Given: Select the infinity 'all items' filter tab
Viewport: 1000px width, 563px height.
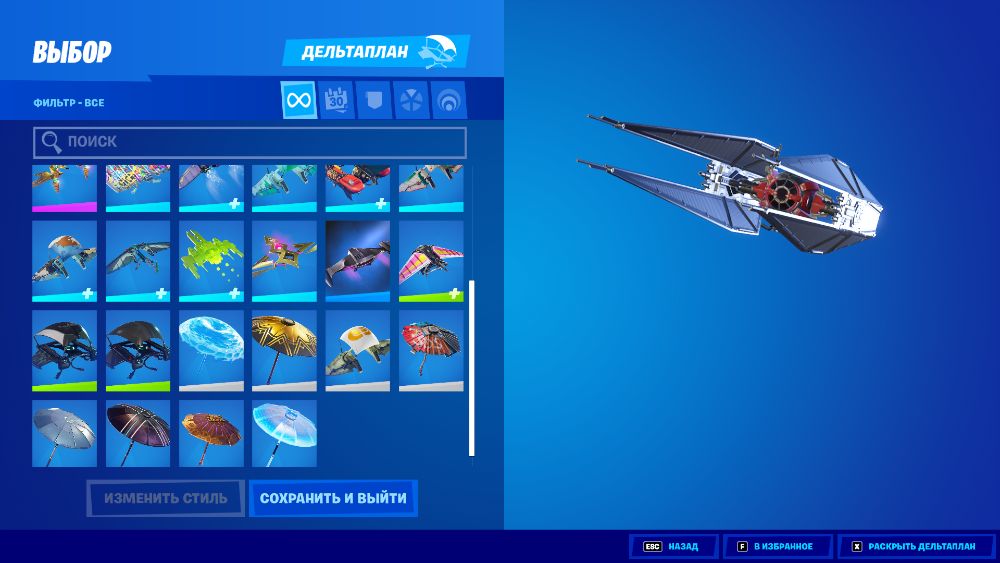Looking at the screenshot, I should click(x=299, y=100).
